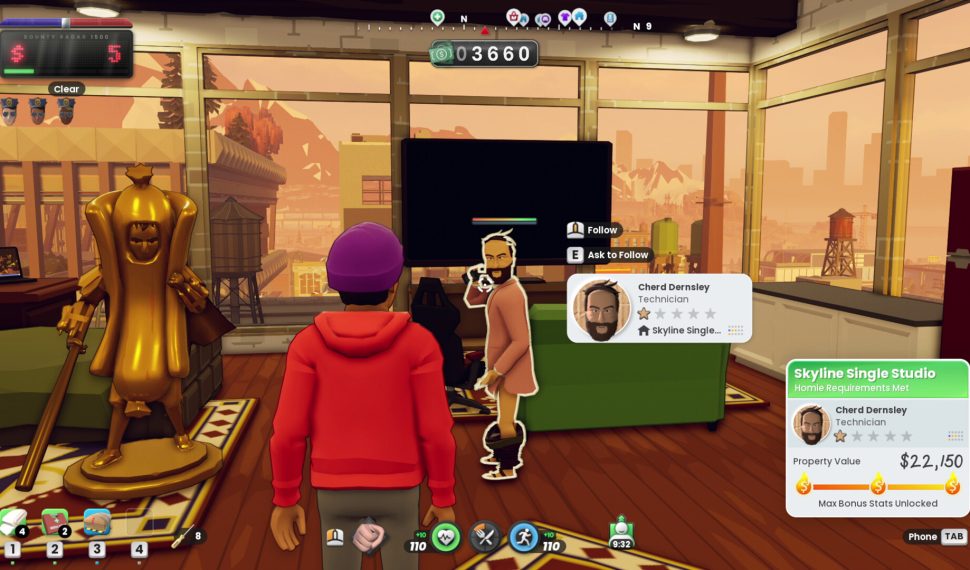Choose the fist melee icon
Image resolution: width=970 pixels, height=570 pixels.
click(368, 537)
